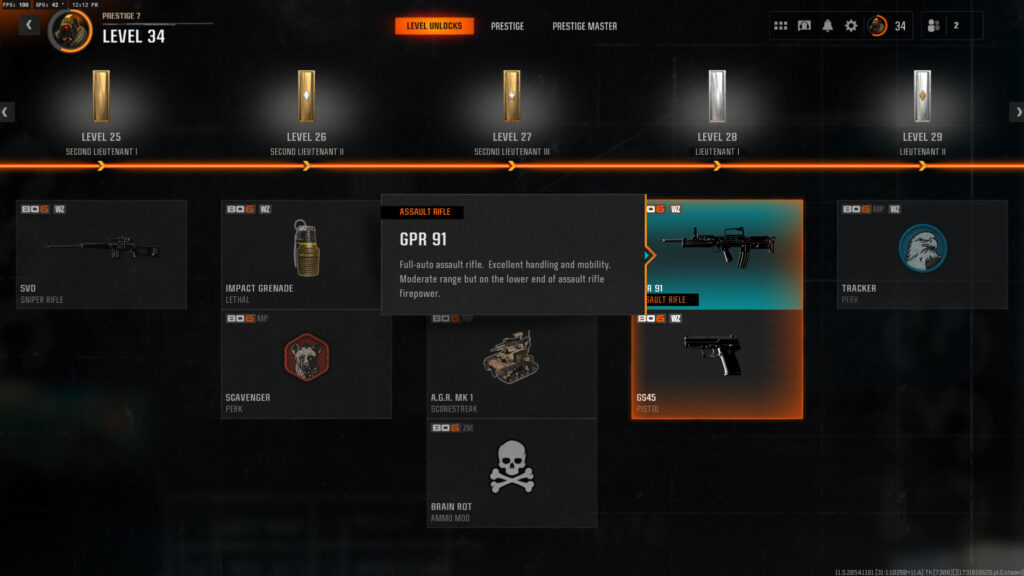Select the SVD sniper rifle tile

(x=101, y=254)
